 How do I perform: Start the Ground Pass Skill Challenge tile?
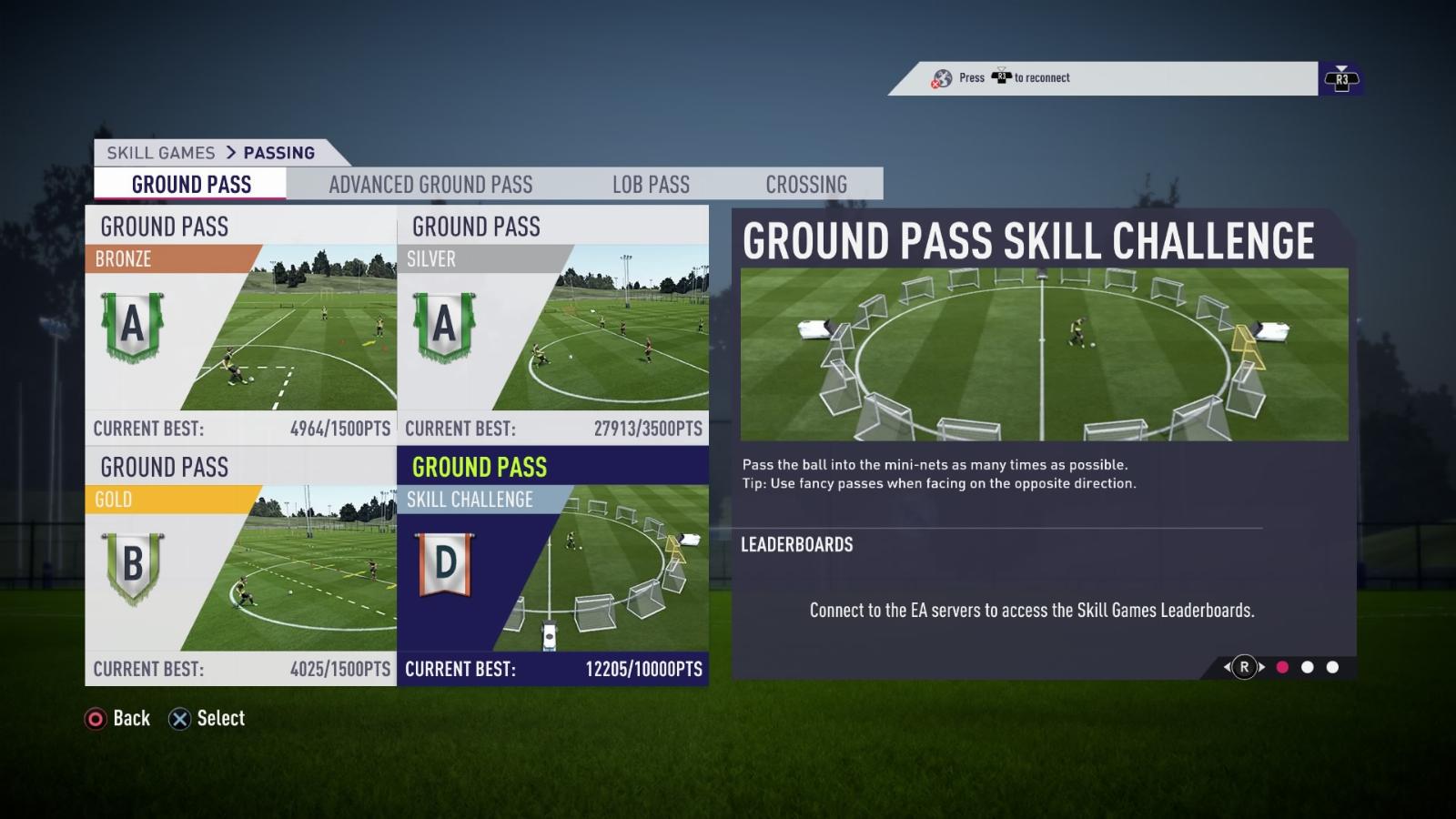553,565
